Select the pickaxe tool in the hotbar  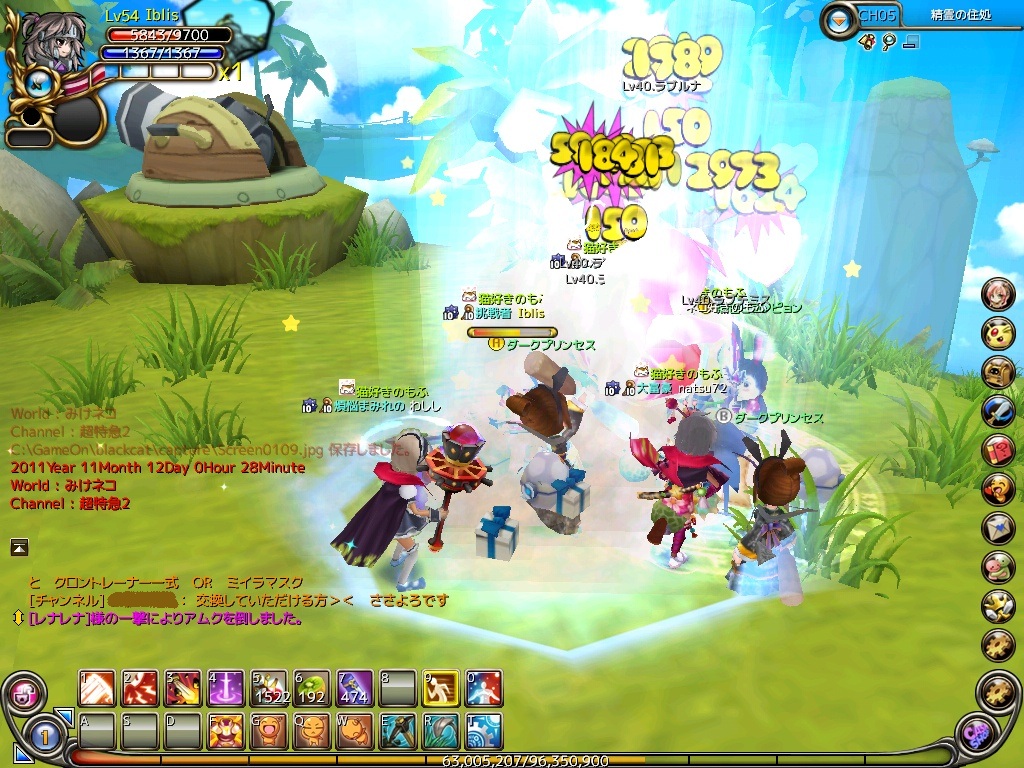click(398, 731)
